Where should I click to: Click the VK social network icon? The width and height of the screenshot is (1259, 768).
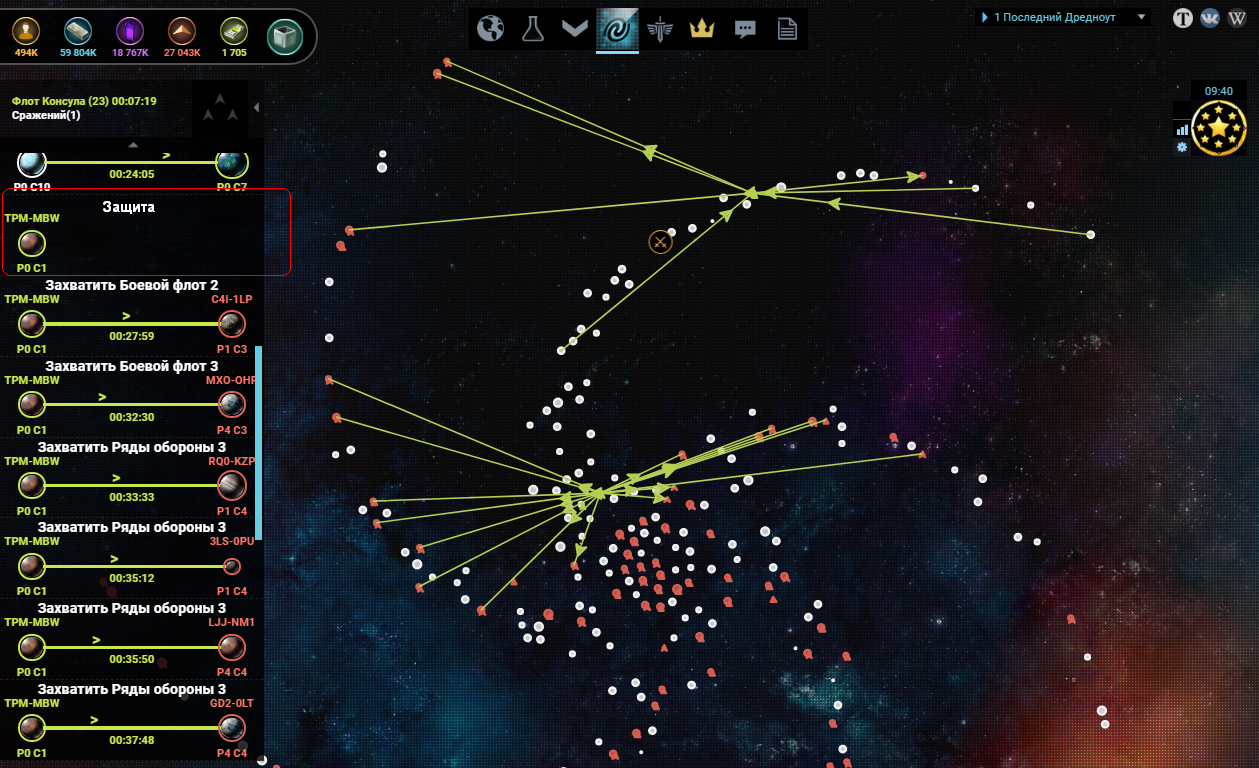(x=1210, y=18)
